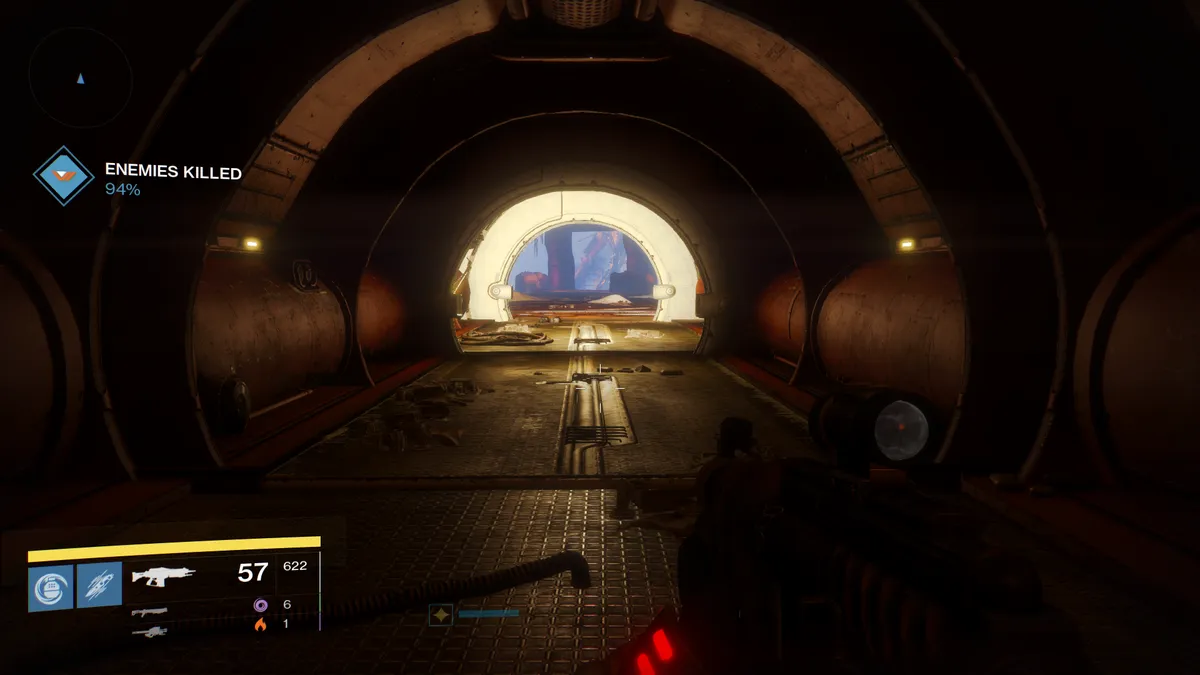This screenshot has height=675, width=1200.
Task: Switch to the special weapon silhouette
Action: click(149, 611)
